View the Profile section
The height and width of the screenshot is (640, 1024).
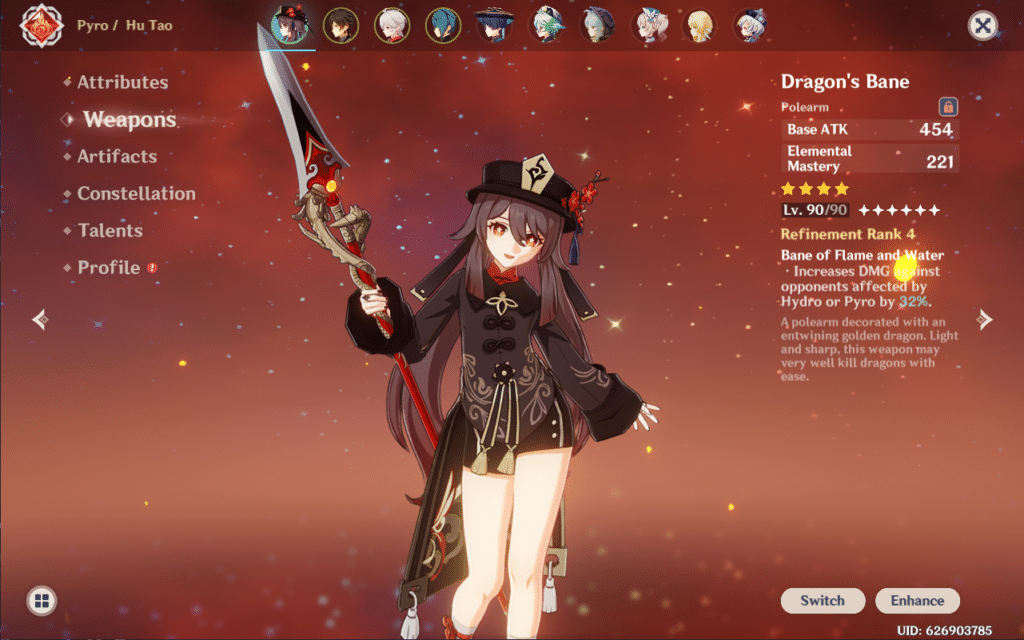click(x=109, y=267)
